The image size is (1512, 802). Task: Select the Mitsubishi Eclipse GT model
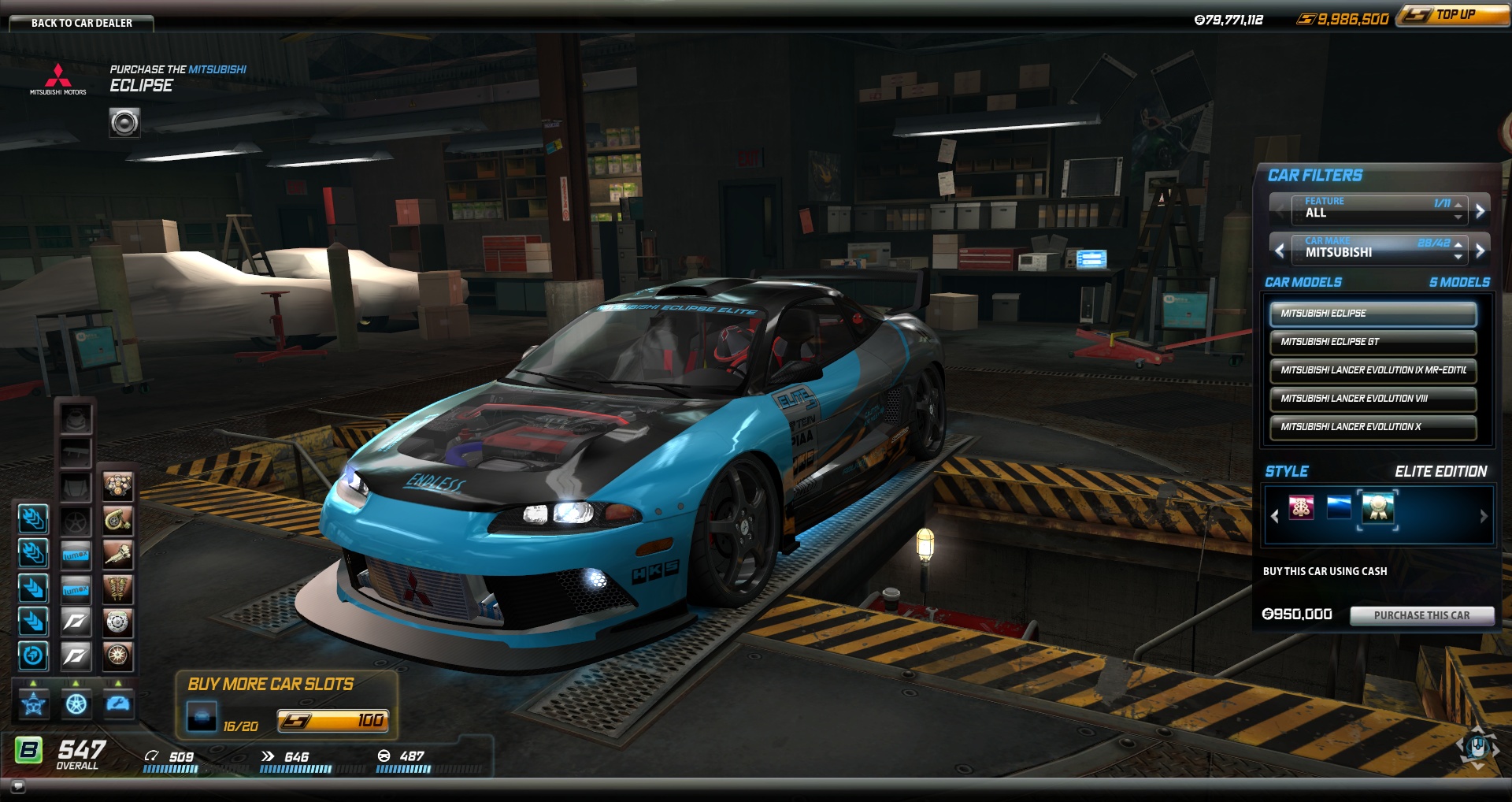[x=1372, y=342]
